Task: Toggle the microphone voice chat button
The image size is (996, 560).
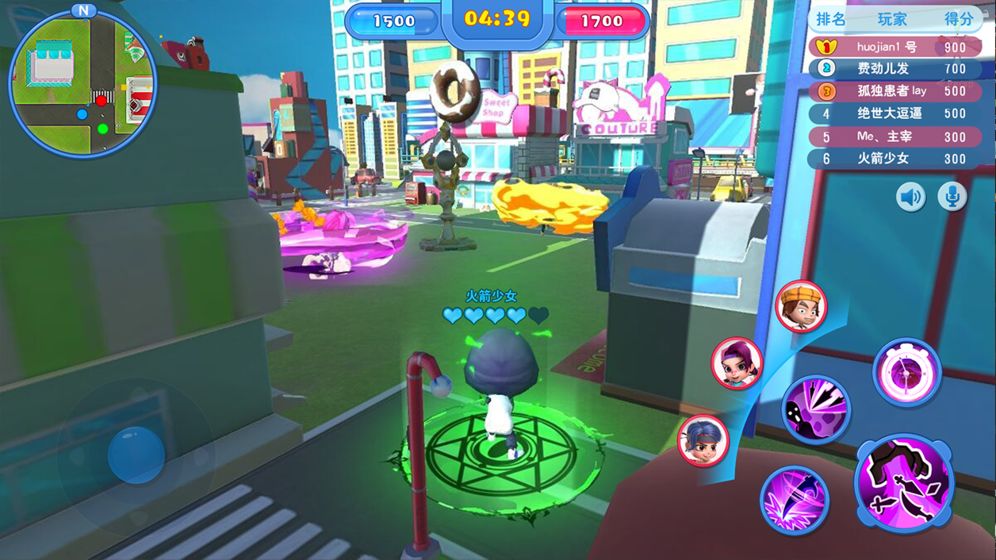Action: click(x=952, y=197)
